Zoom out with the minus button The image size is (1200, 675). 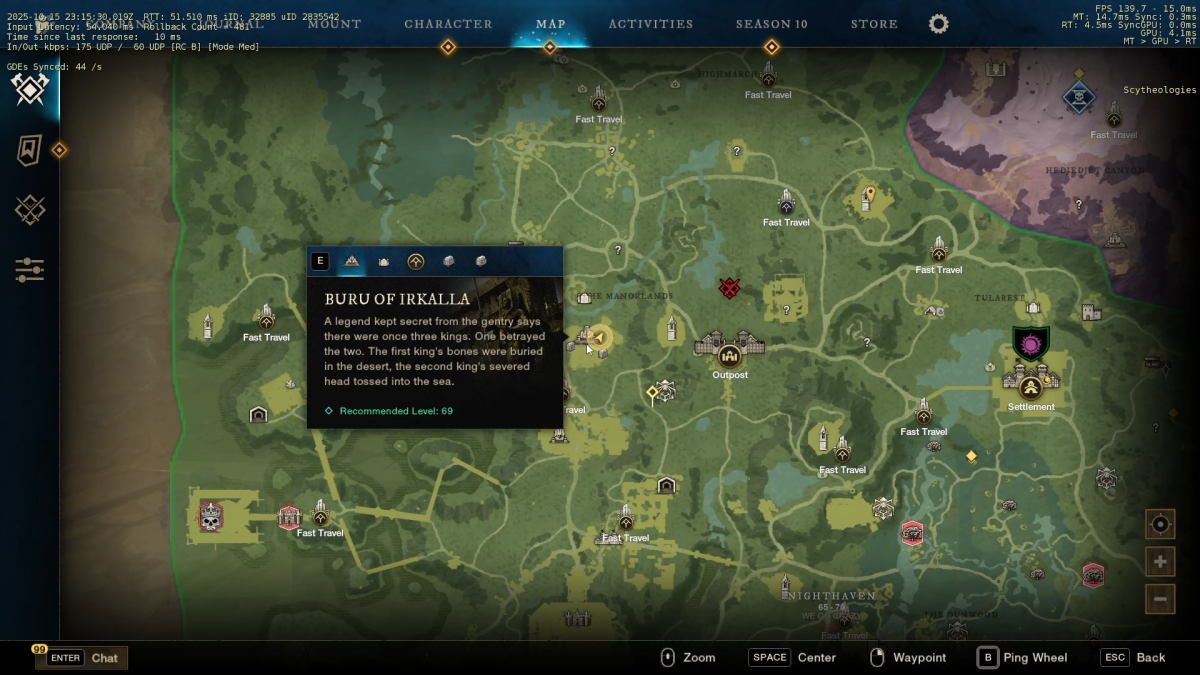pyautogui.click(x=1160, y=599)
